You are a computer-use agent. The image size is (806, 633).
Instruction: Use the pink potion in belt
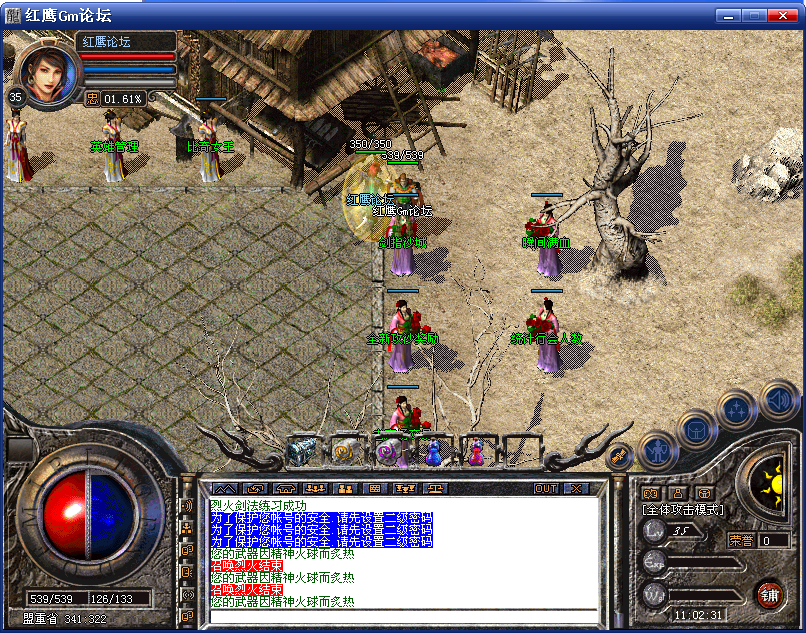click(x=476, y=452)
